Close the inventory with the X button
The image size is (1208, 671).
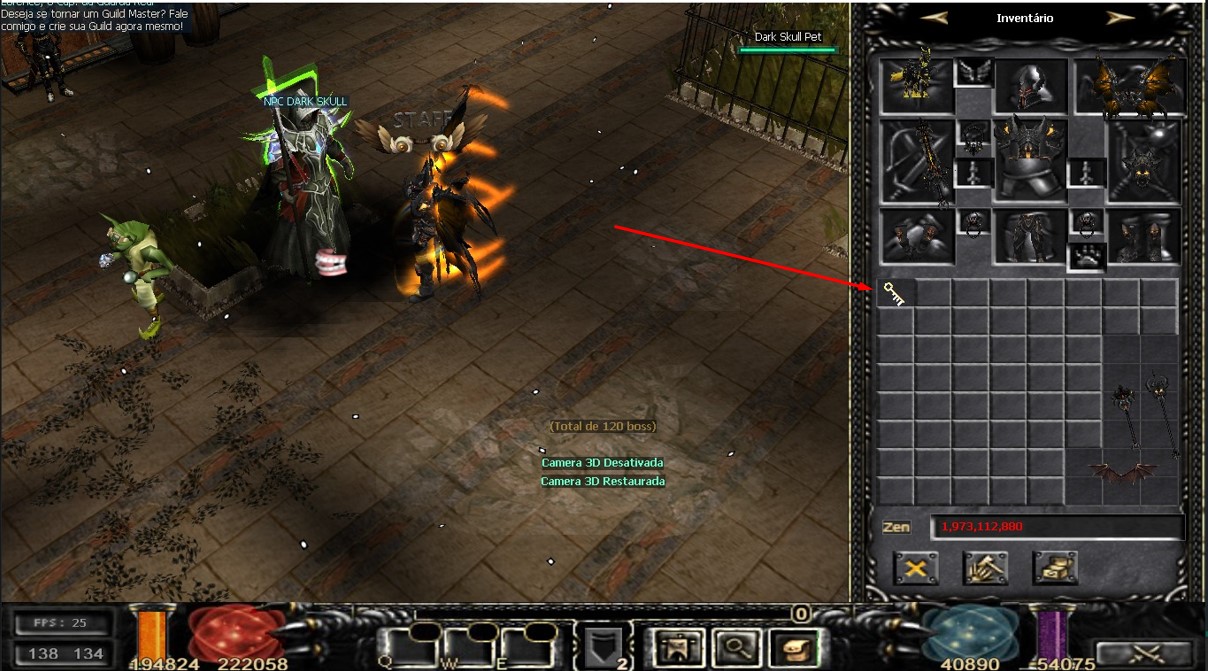pyautogui.click(x=915, y=569)
